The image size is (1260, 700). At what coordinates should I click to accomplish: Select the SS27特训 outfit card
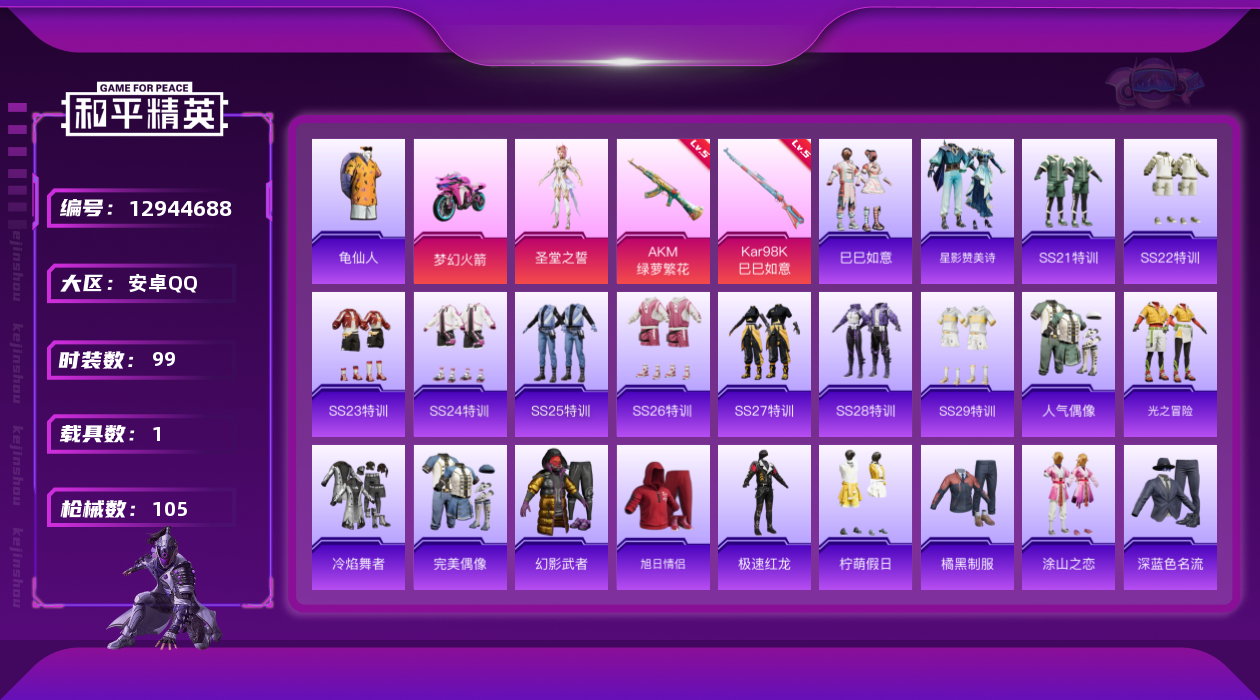click(764, 364)
